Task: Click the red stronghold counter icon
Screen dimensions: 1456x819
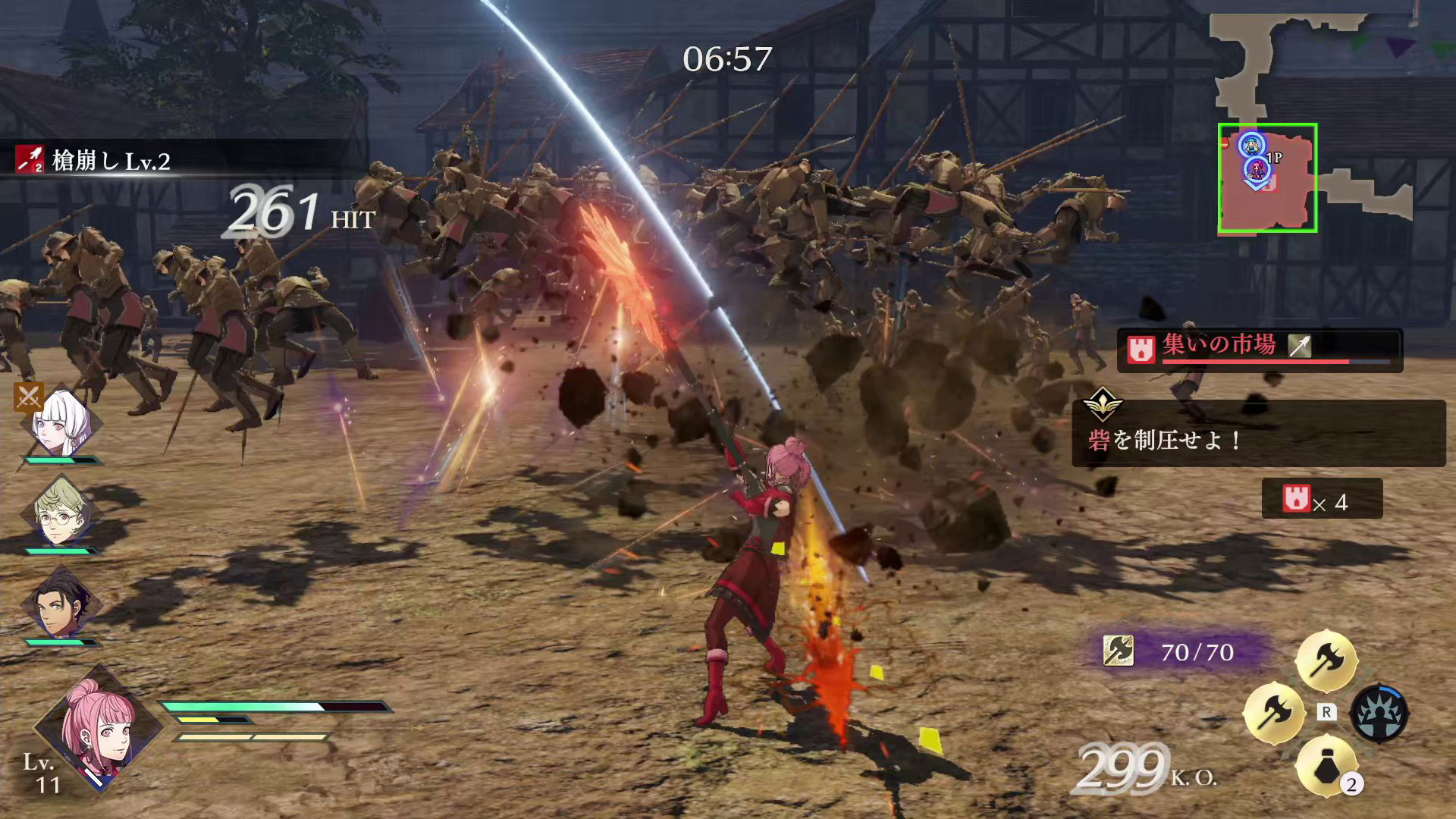Action: coord(1296,498)
